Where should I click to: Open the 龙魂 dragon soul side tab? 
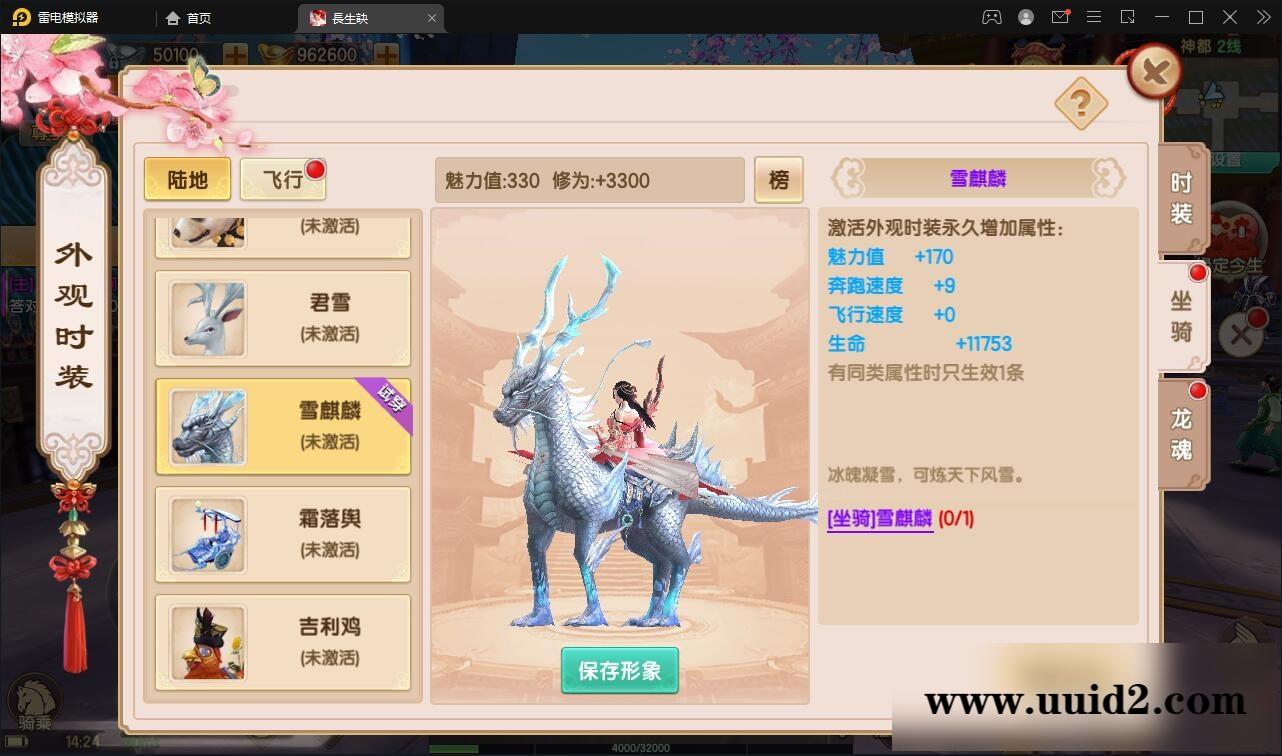[1180, 432]
